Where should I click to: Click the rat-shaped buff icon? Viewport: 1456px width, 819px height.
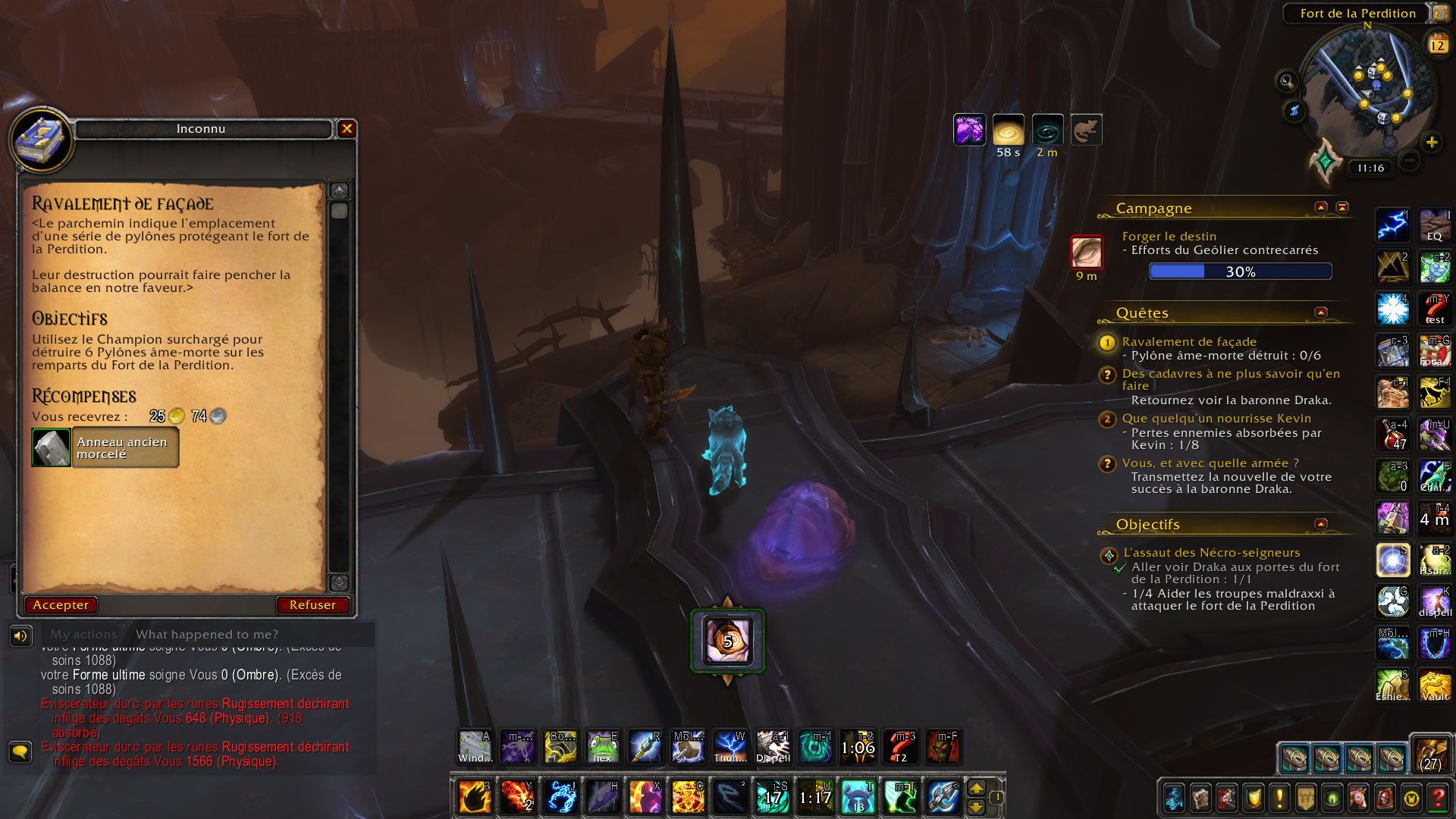[x=1086, y=129]
